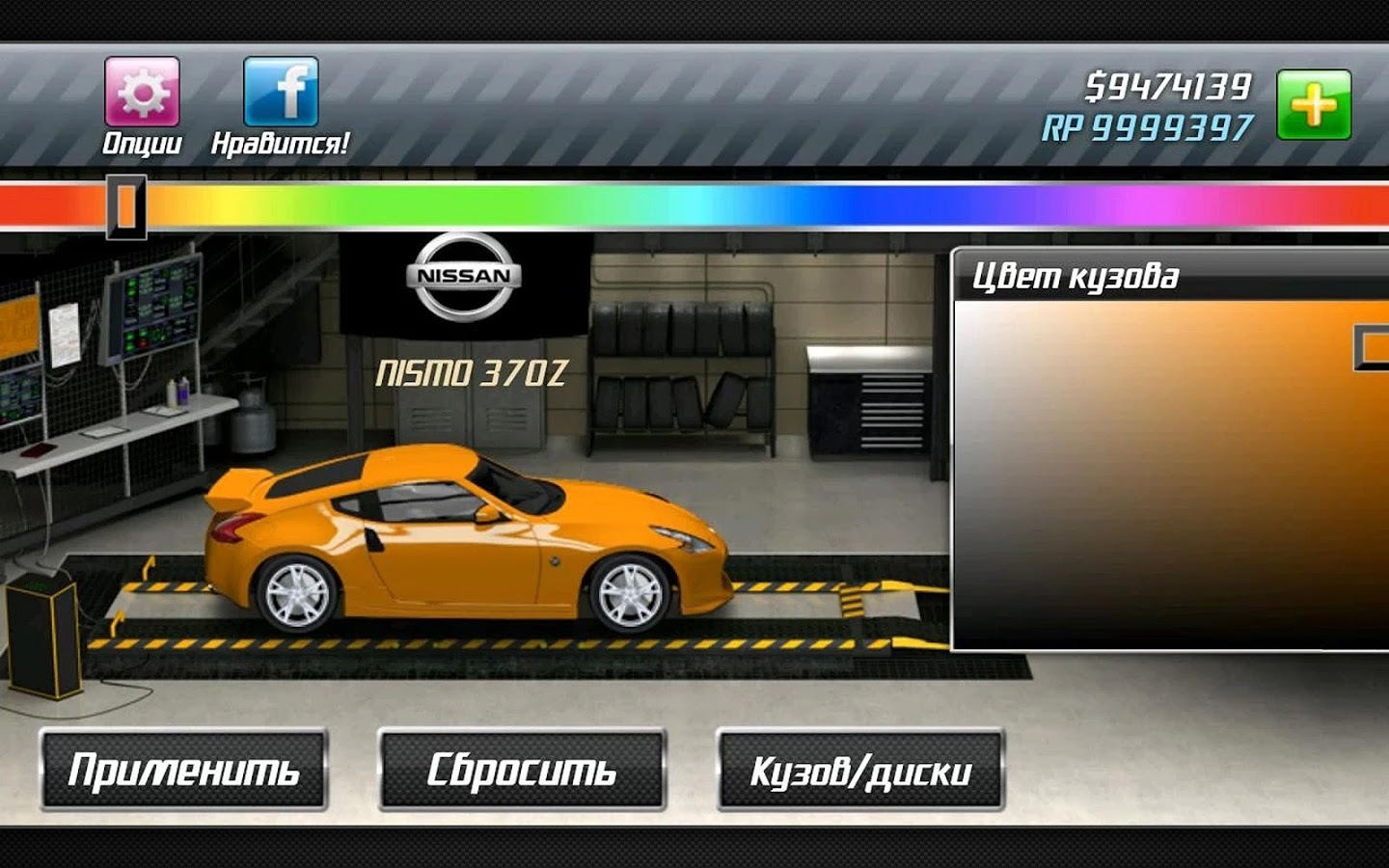Reset the color with Сбросить

522,770
